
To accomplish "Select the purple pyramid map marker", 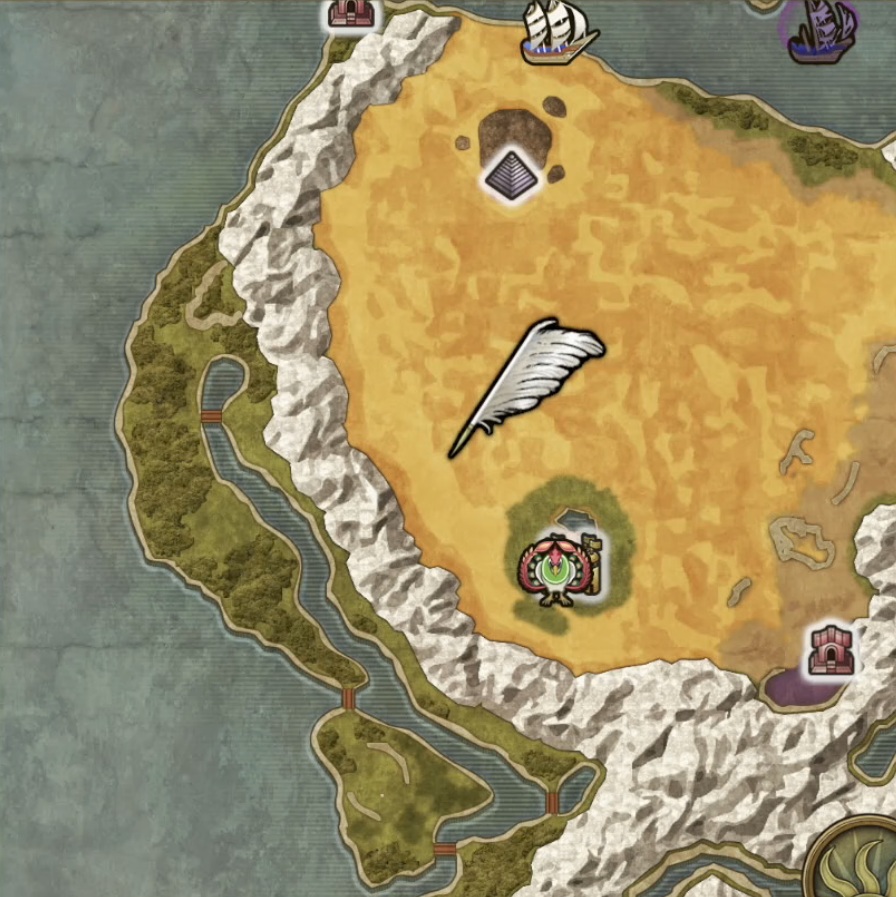I will 511,176.
